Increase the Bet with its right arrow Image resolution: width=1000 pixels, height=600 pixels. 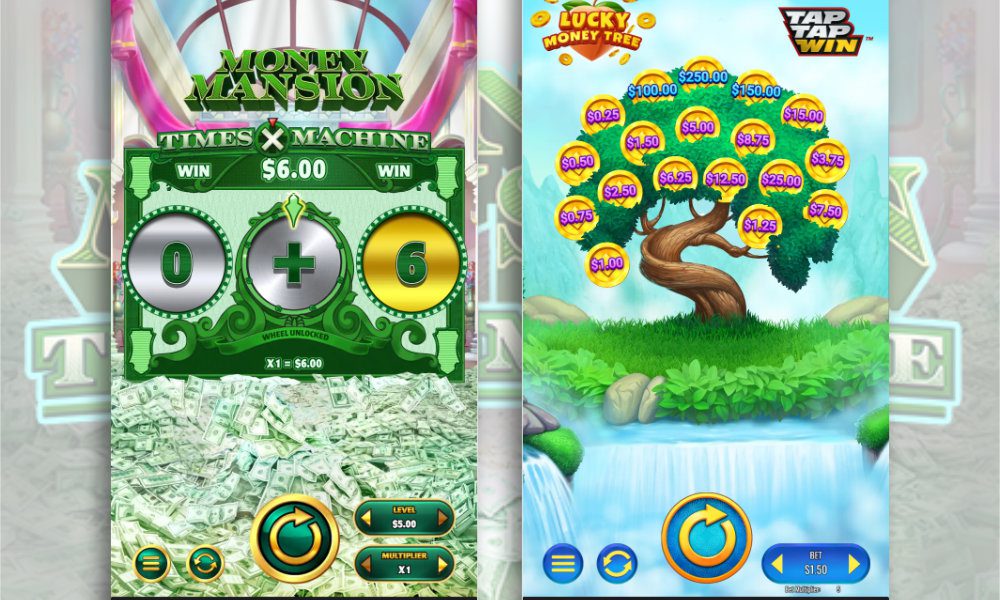pos(854,564)
